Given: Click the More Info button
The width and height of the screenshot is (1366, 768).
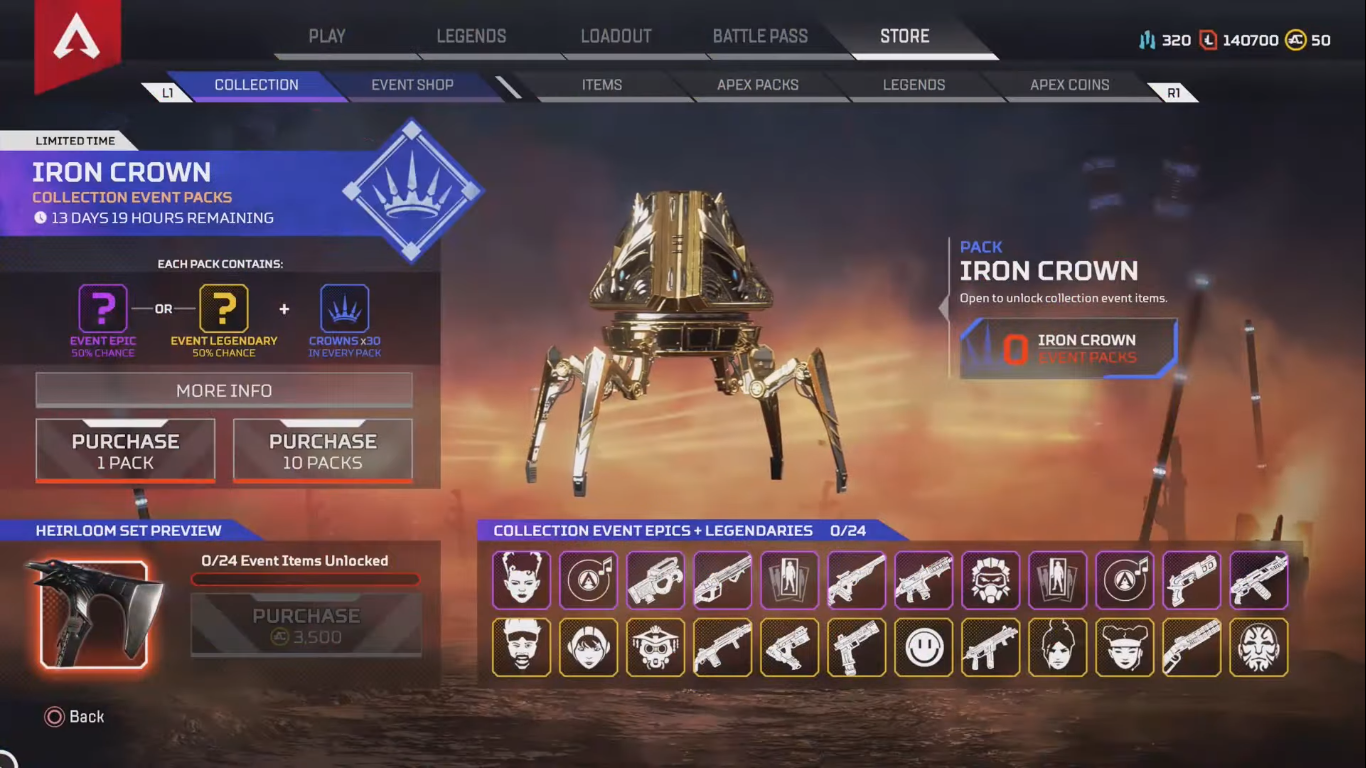Looking at the screenshot, I should [224, 390].
